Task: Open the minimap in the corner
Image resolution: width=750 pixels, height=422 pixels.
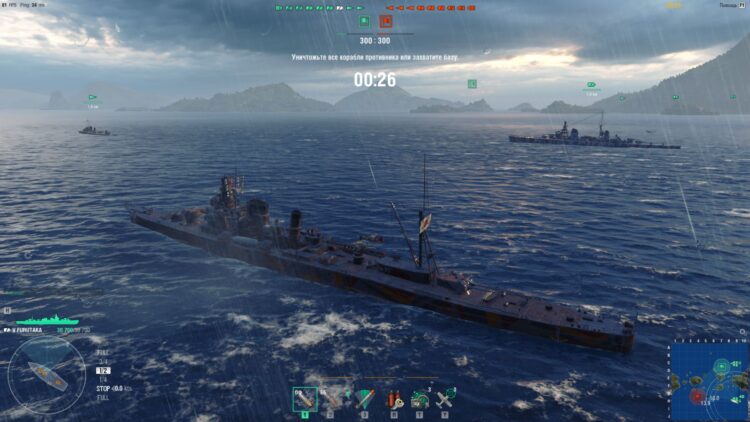Action: click(x=709, y=381)
